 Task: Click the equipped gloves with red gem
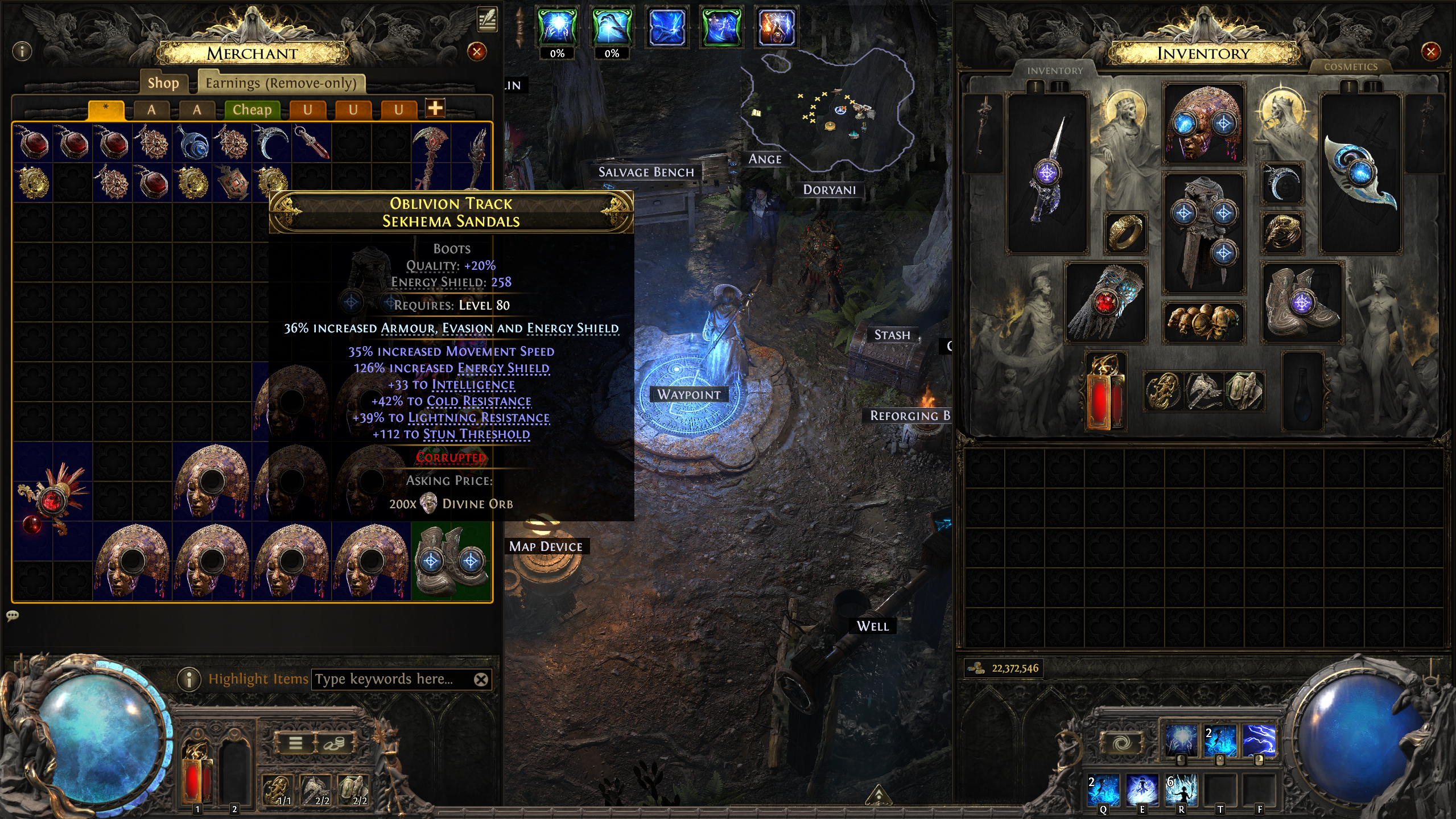point(1105,303)
